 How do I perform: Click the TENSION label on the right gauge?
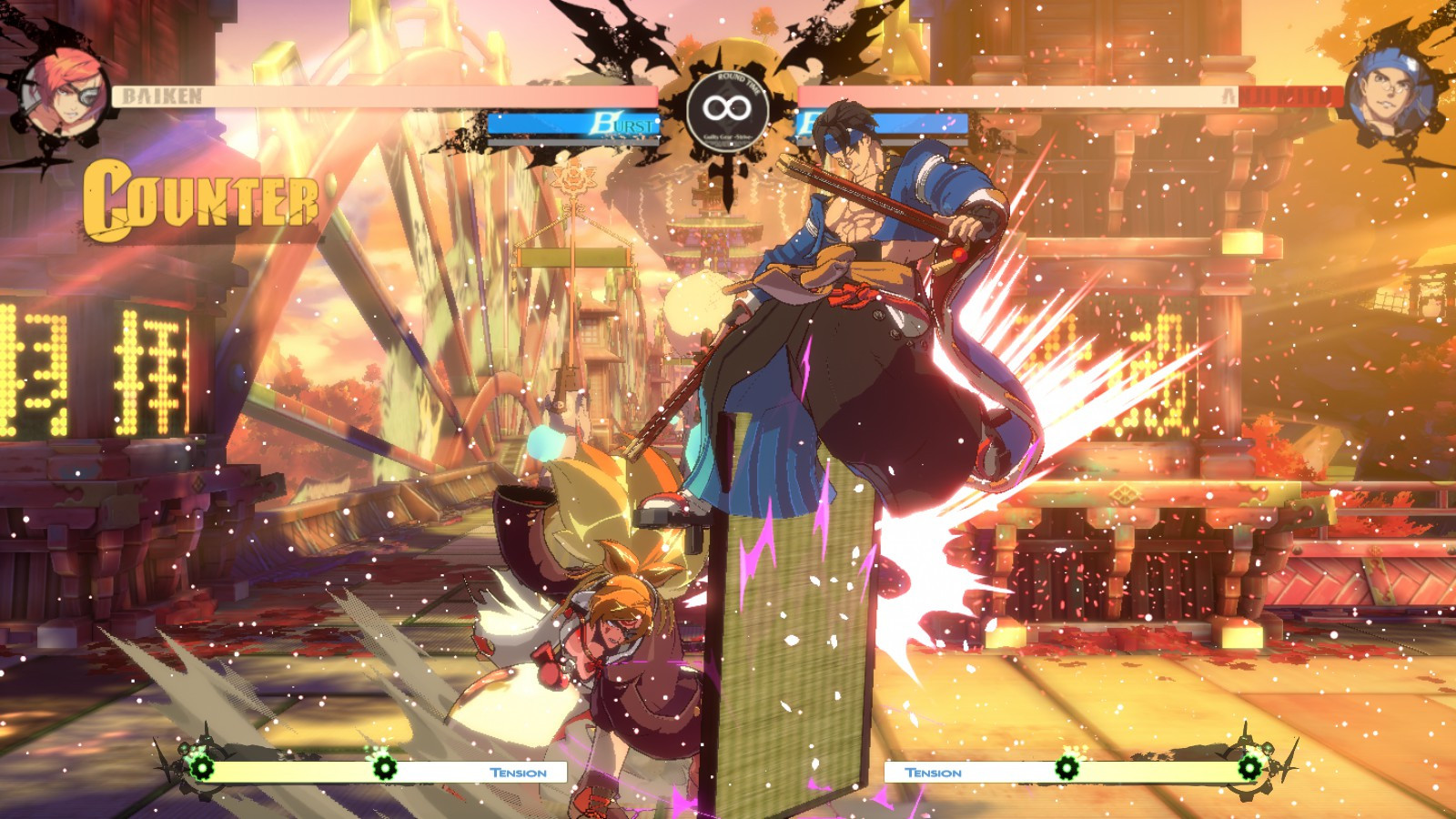(x=933, y=773)
